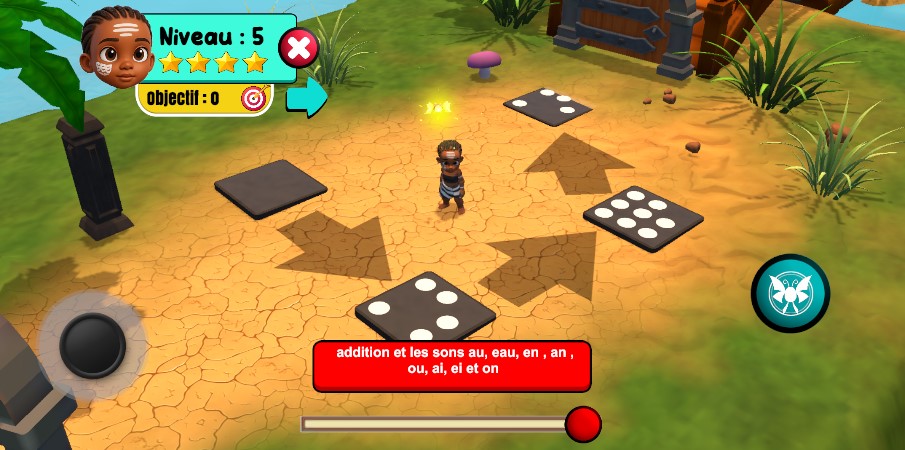The image size is (905, 450).
Task: Click the red slider handle
Action: [x=583, y=424]
